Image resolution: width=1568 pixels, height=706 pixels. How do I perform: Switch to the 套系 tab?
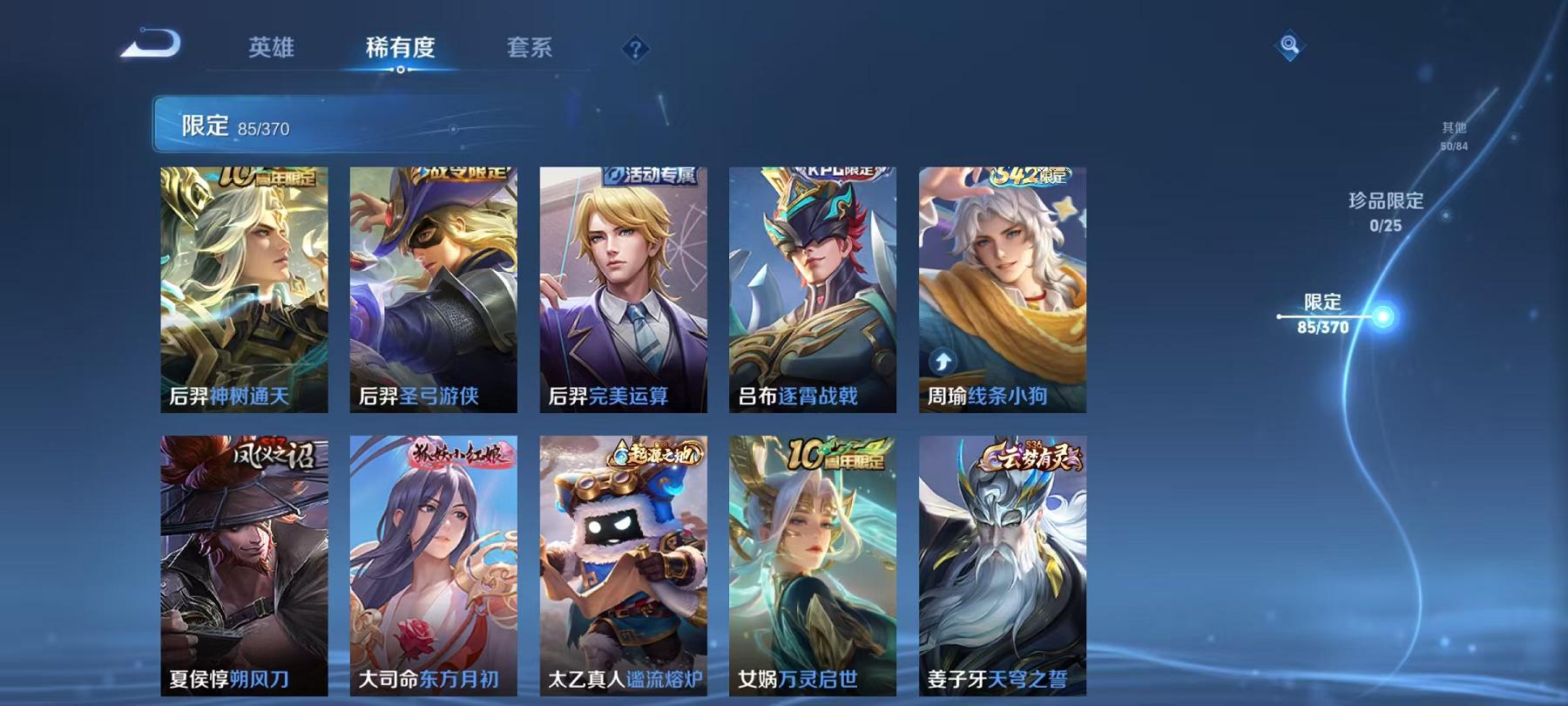pos(531,50)
